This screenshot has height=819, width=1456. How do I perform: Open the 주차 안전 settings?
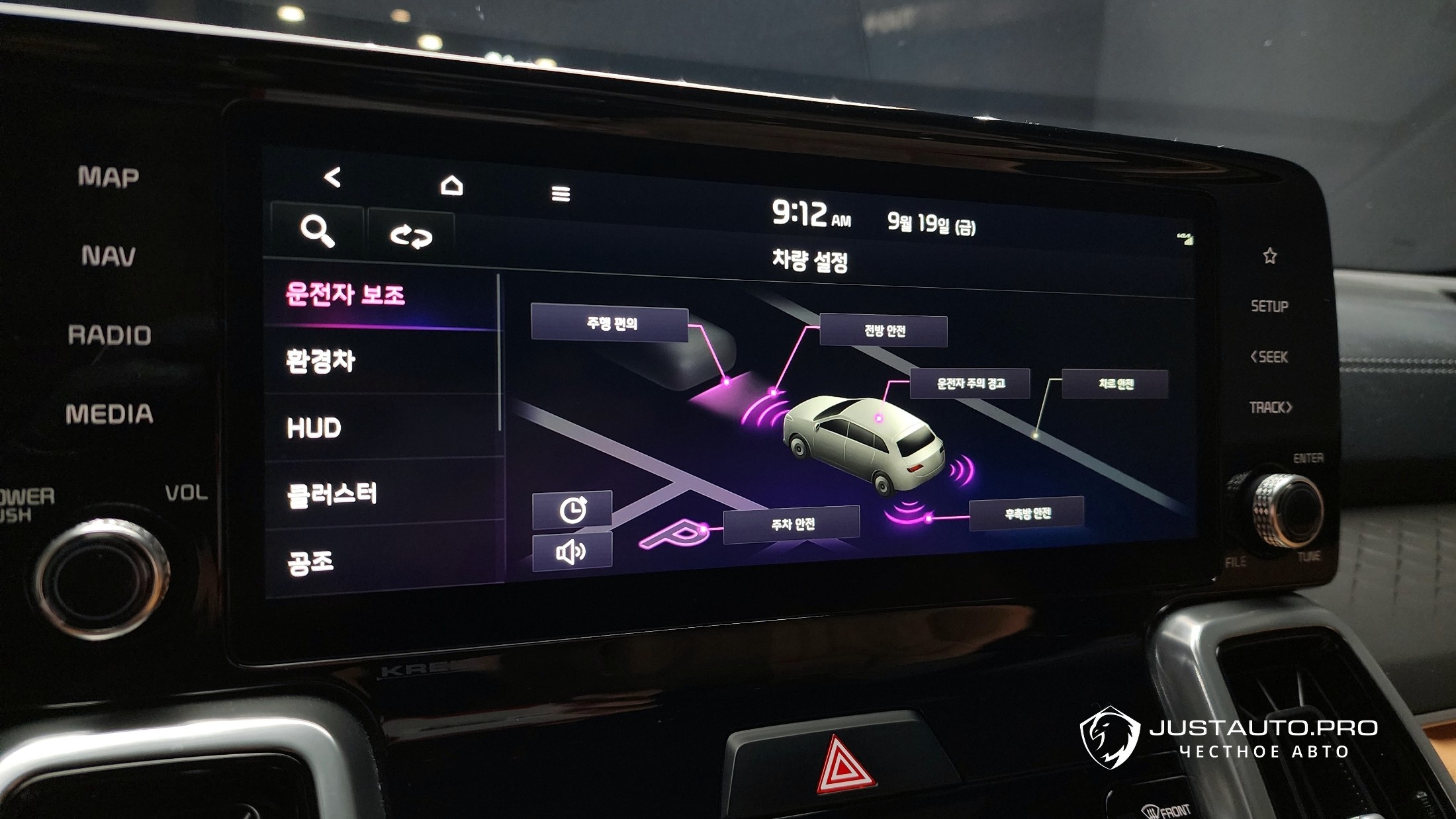click(792, 525)
